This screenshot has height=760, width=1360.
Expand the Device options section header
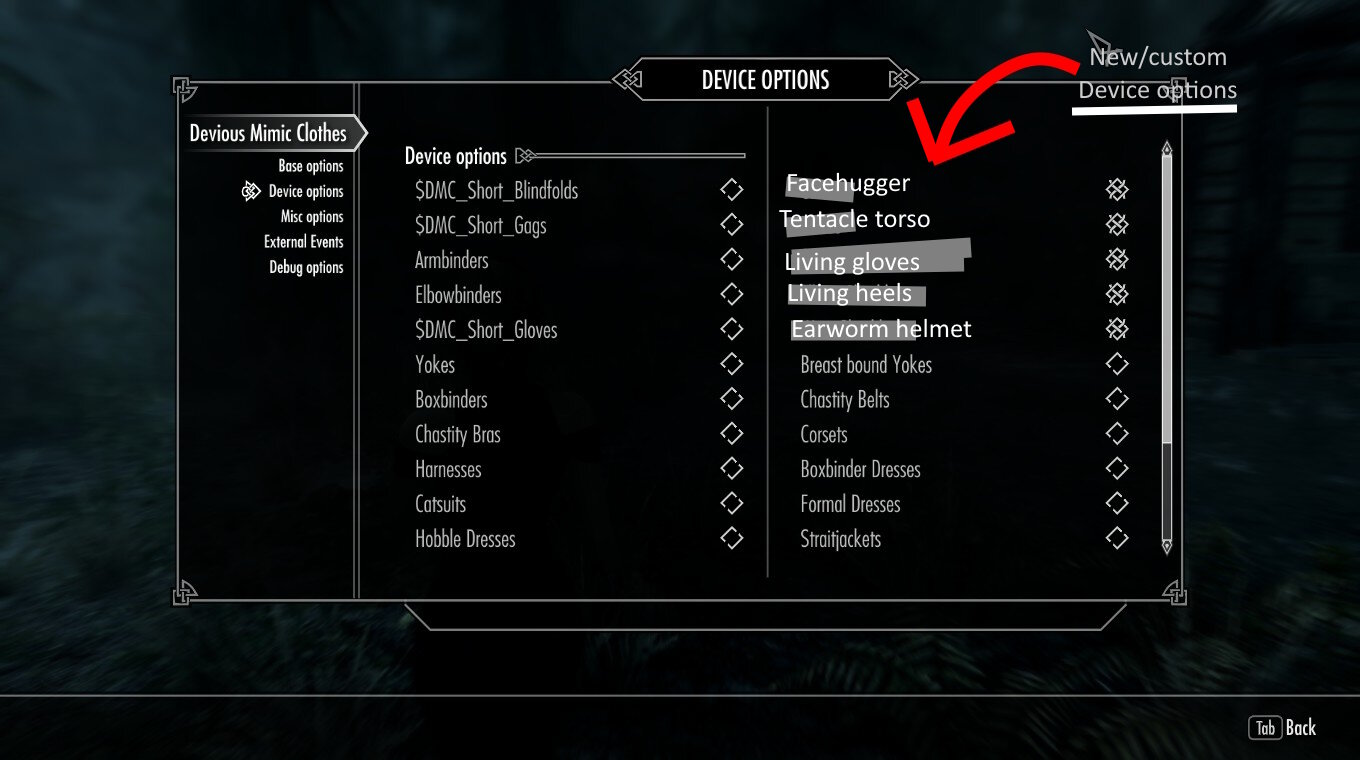point(453,156)
